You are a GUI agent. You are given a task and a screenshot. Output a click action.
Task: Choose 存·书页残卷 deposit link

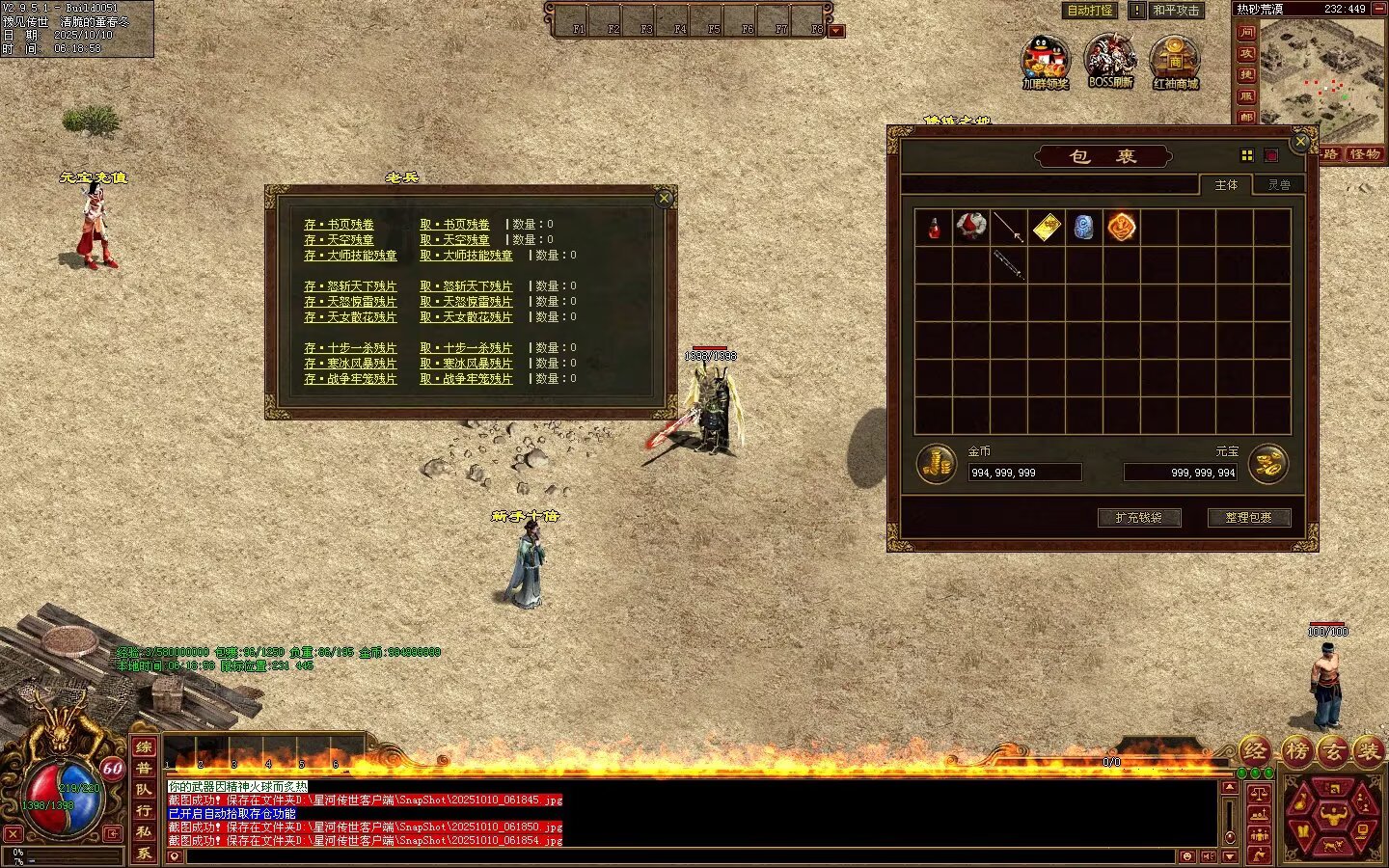339,225
